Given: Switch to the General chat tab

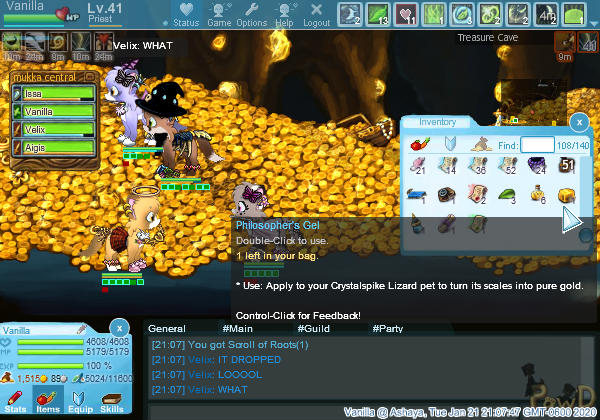Looking at the screenshot, I should (x=167, y=328).
